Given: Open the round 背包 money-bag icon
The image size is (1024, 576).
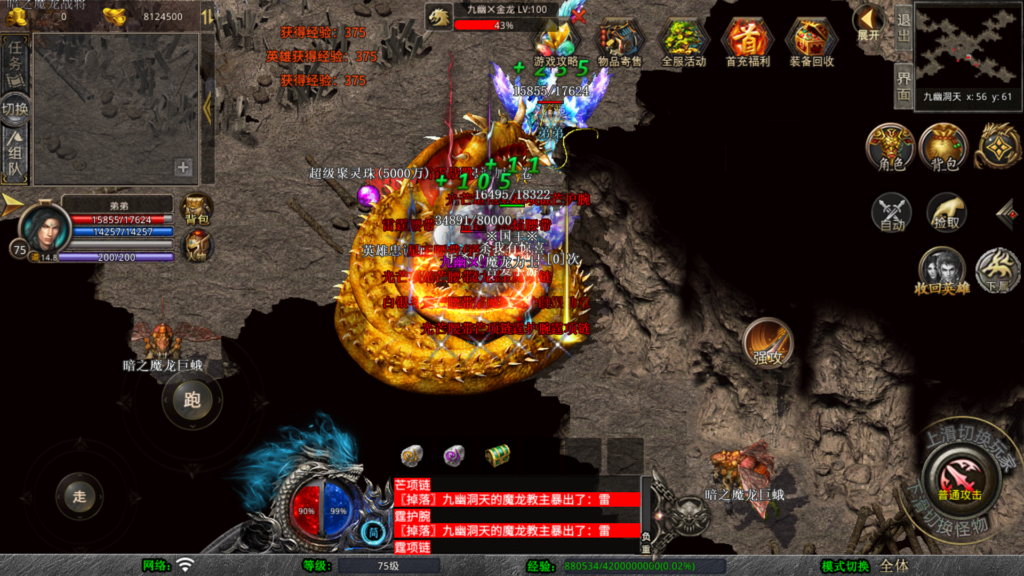Looking at the screenshot, I should 943,148.
